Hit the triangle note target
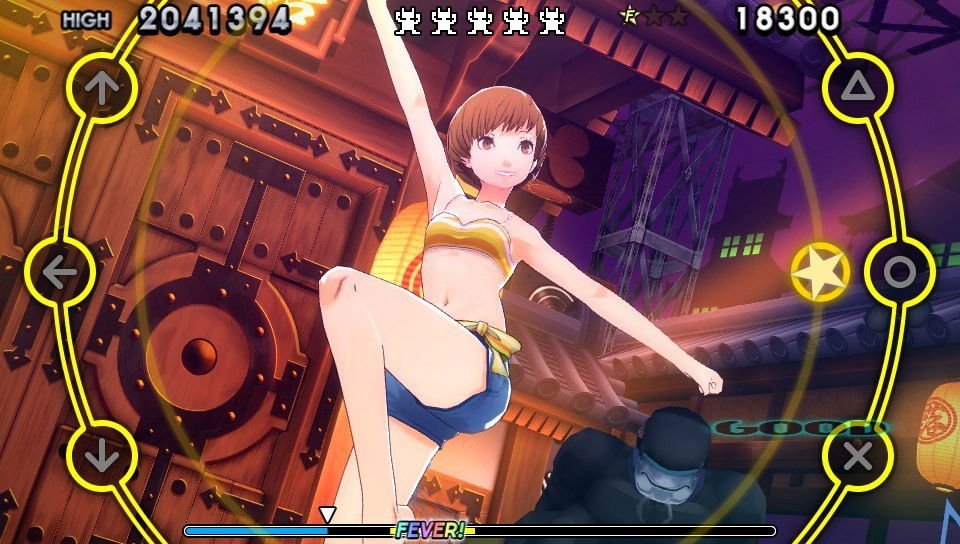Screen dimensions: 960x544 point(857,88)
